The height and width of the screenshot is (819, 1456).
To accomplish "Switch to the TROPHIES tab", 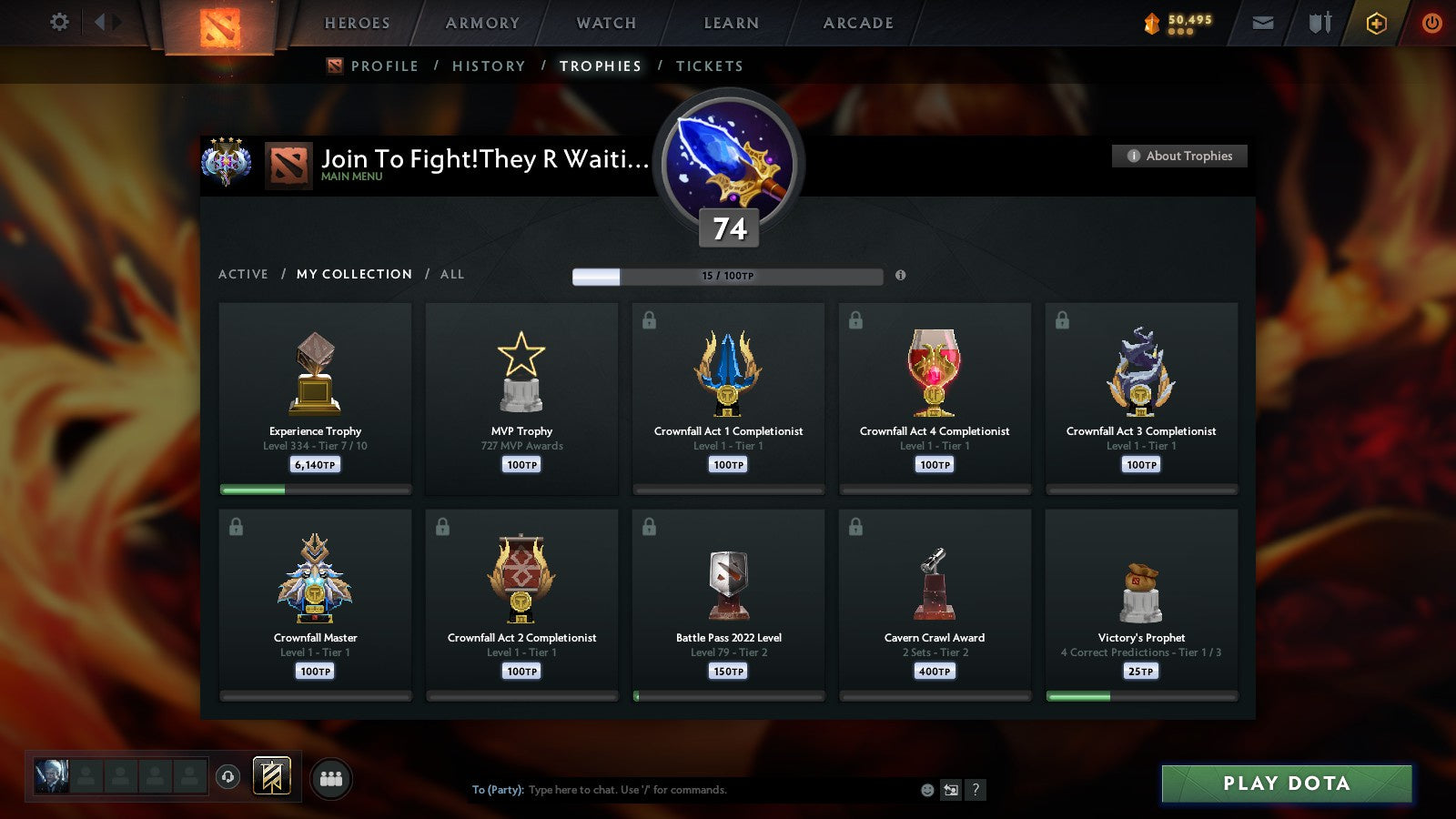I will [x=601, y=66].
